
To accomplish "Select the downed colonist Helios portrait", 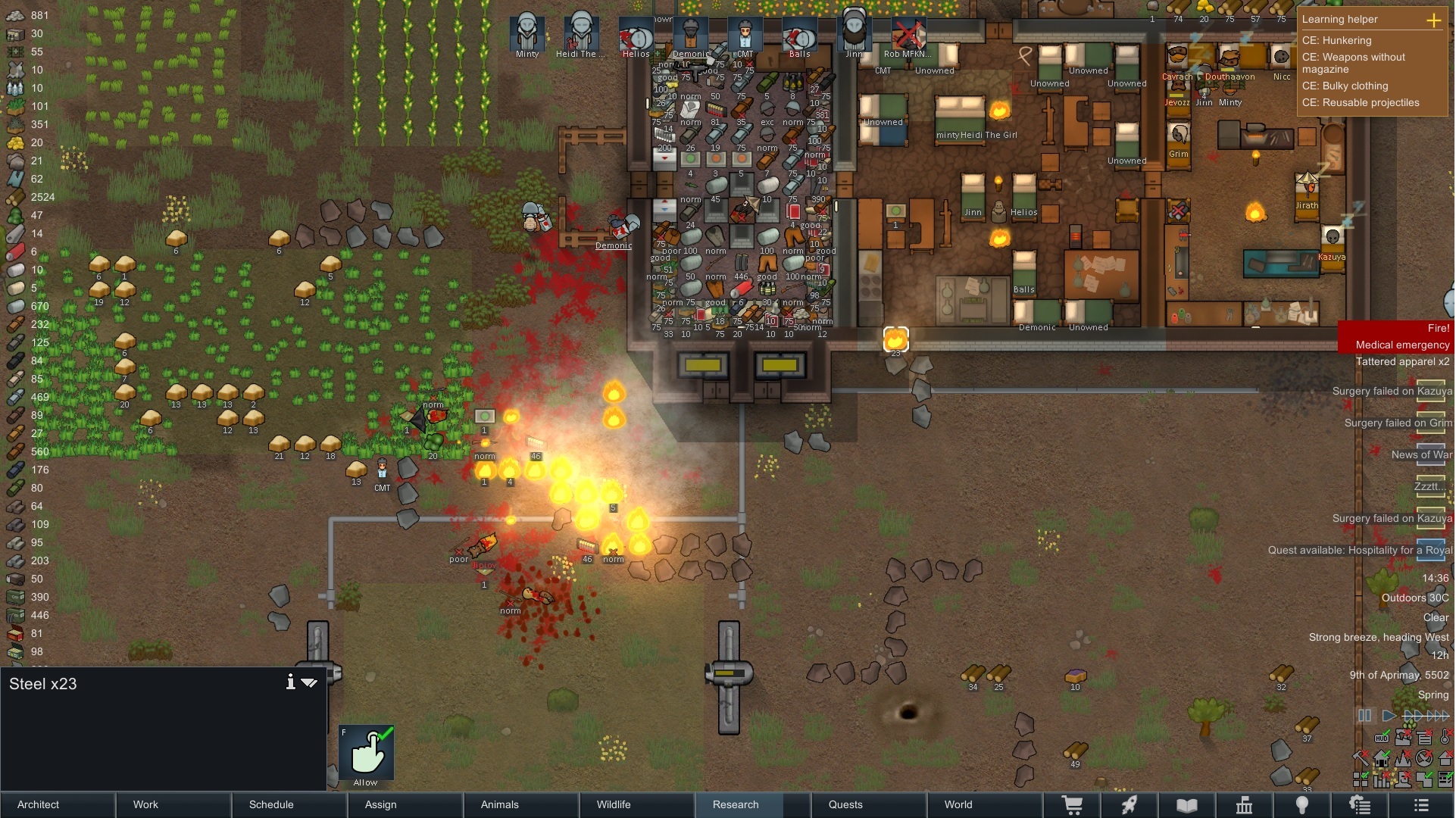I will 636,33.
